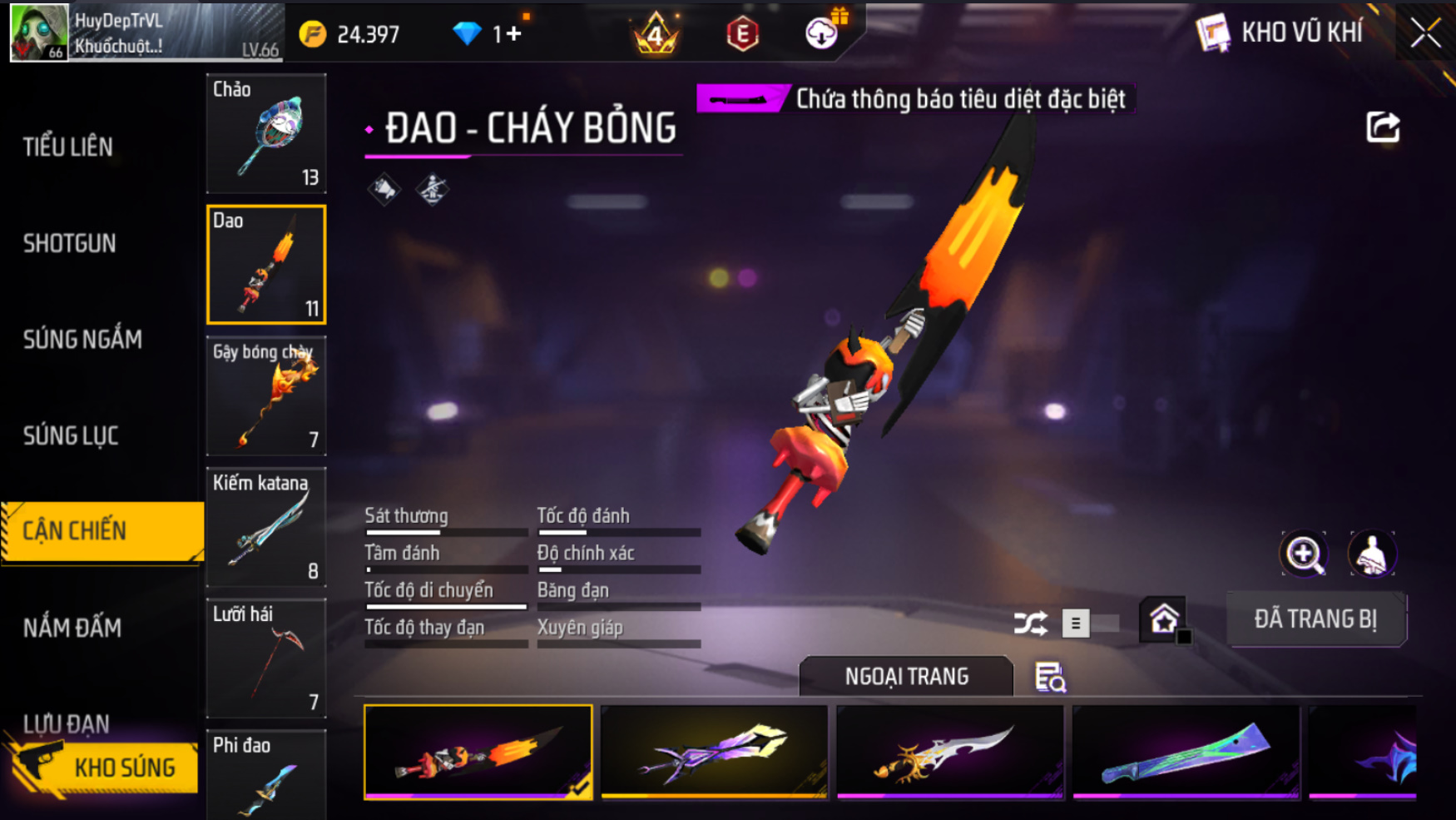Switch to the Shotgun category
Image resolution: width=1456 pixels, height=820 pixels.
(x=70, y=243)
